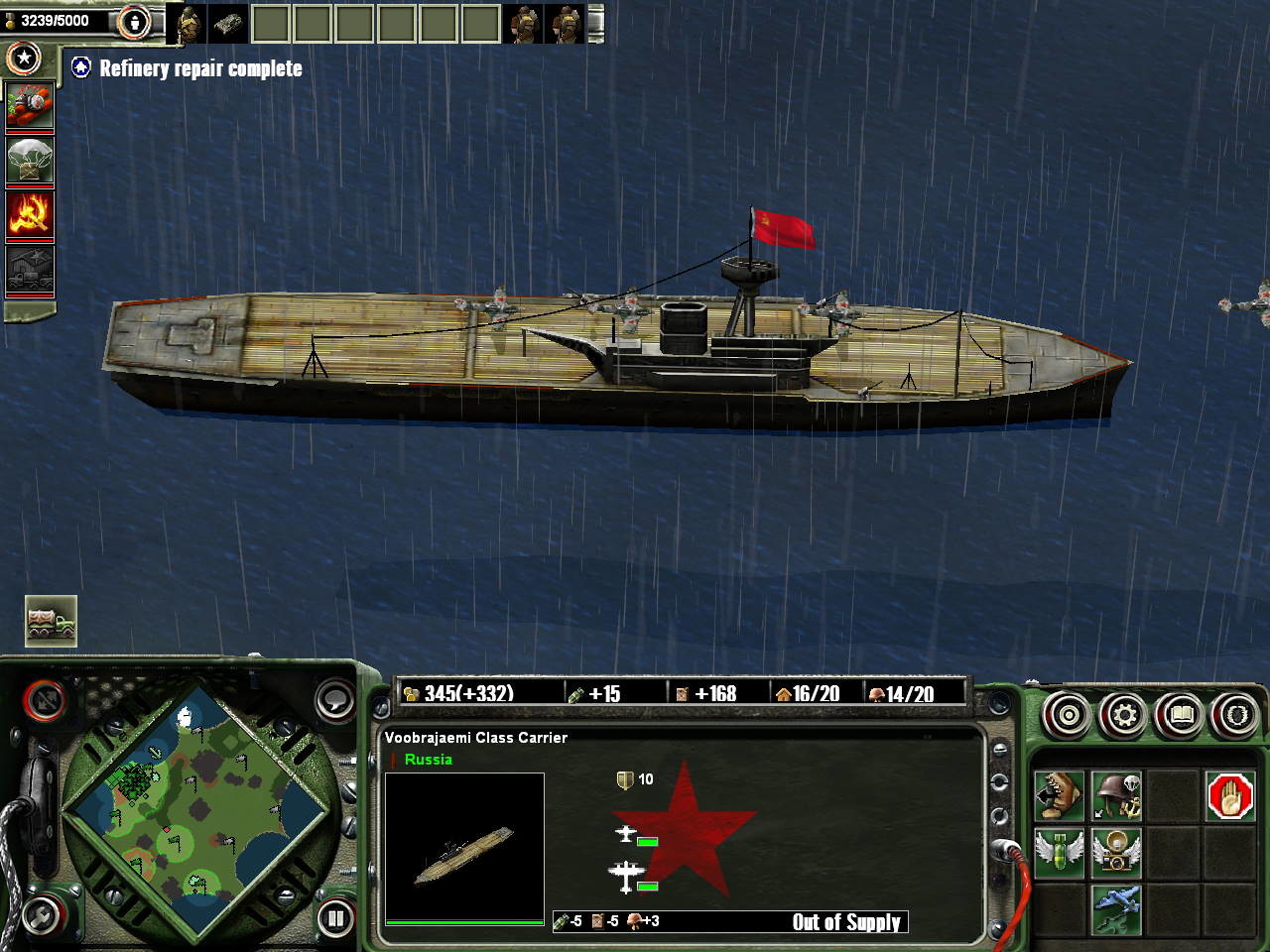Issue the red stop-hand command
The image size is (1270, 952).
[1230, 795]
